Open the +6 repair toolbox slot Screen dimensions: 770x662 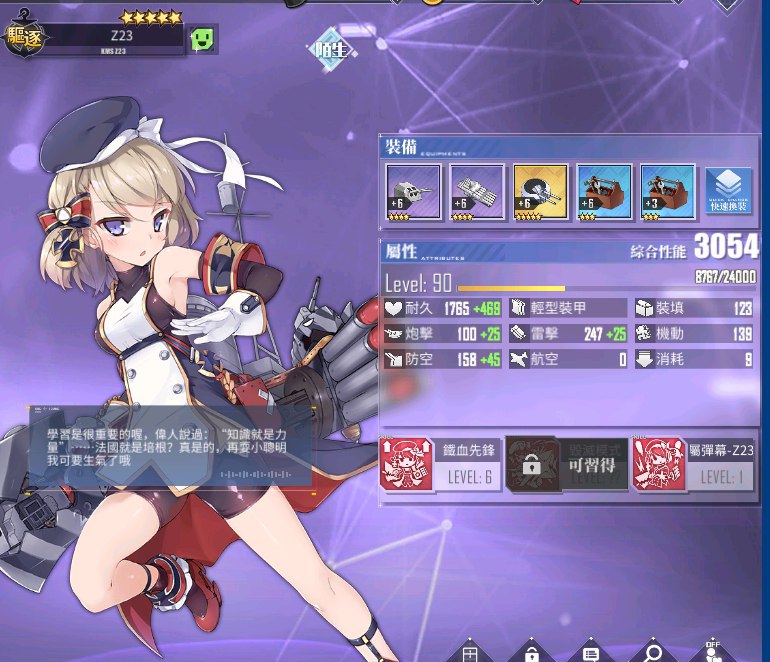[x=603, y=191]
